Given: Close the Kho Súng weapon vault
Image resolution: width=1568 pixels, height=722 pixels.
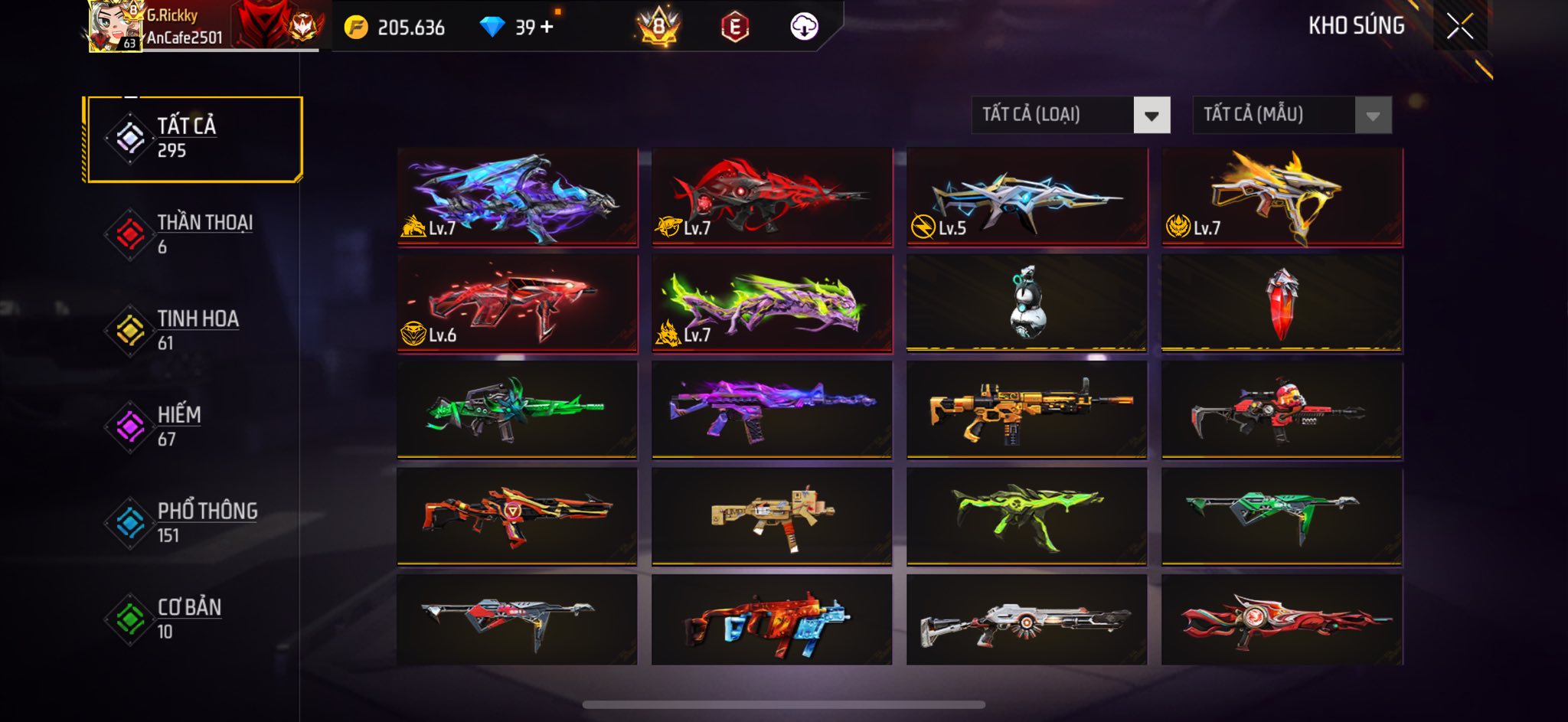Looking at the screenshot, I should [x=1459, y=27].
